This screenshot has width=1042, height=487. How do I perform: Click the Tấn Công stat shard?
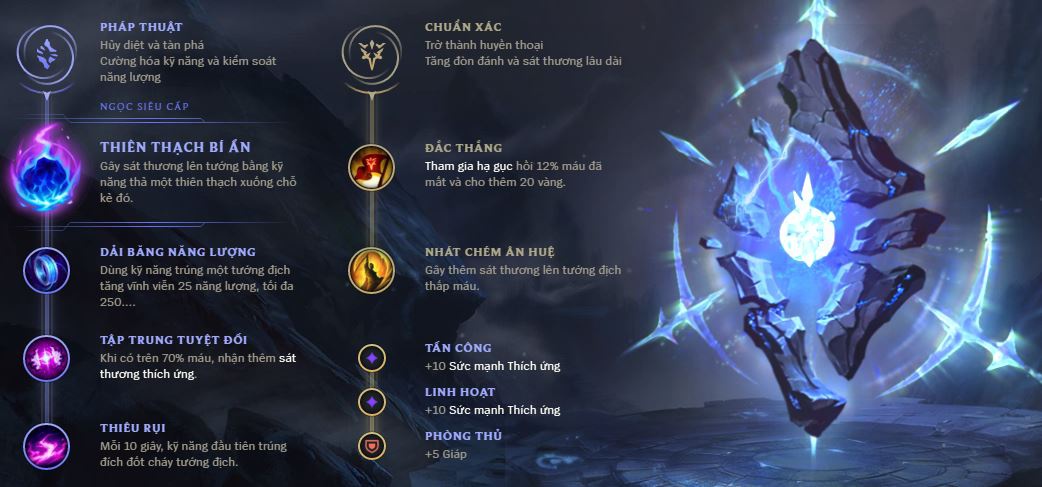coord(371,357)
